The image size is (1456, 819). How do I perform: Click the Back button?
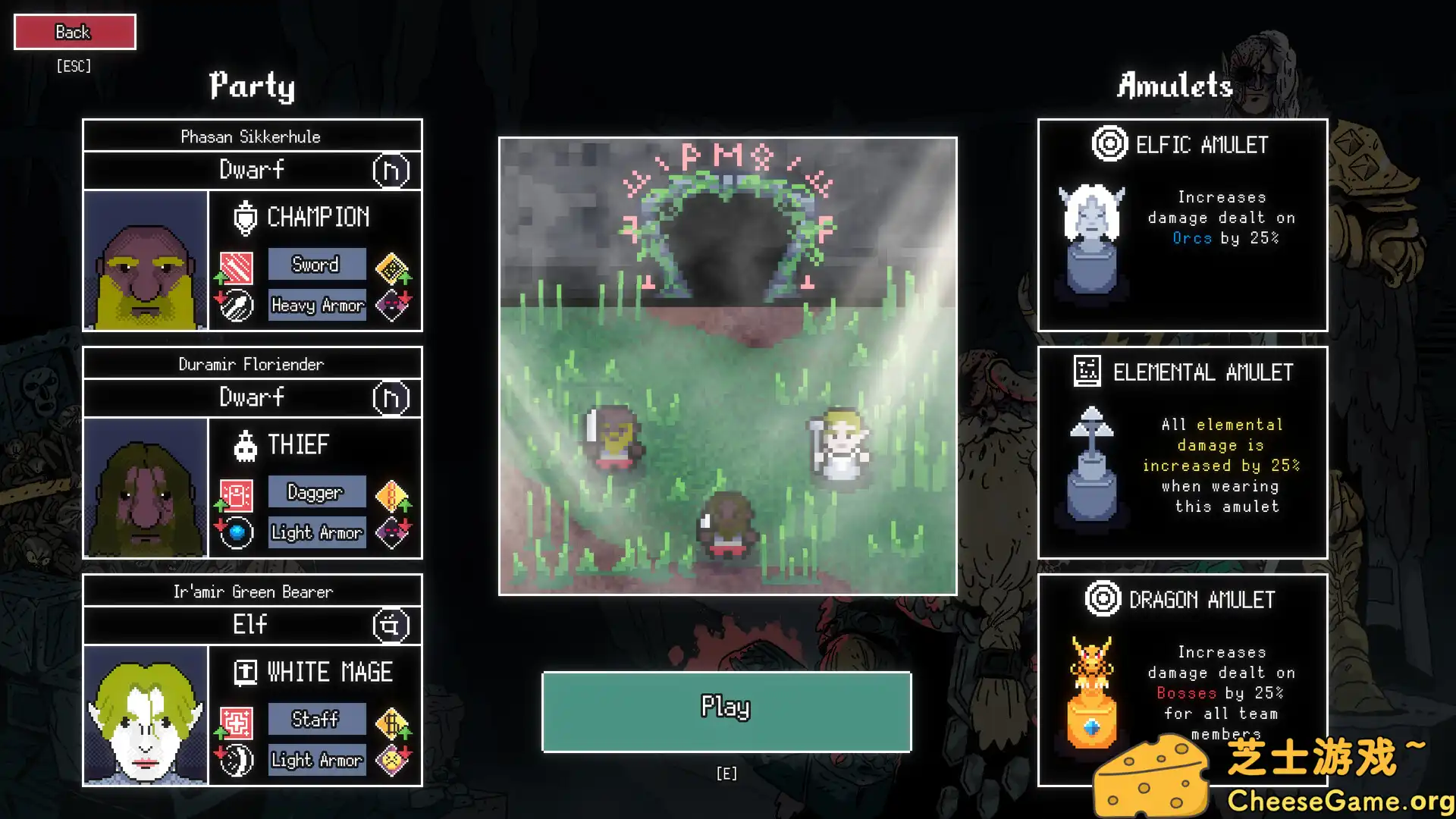click(74, 31)
